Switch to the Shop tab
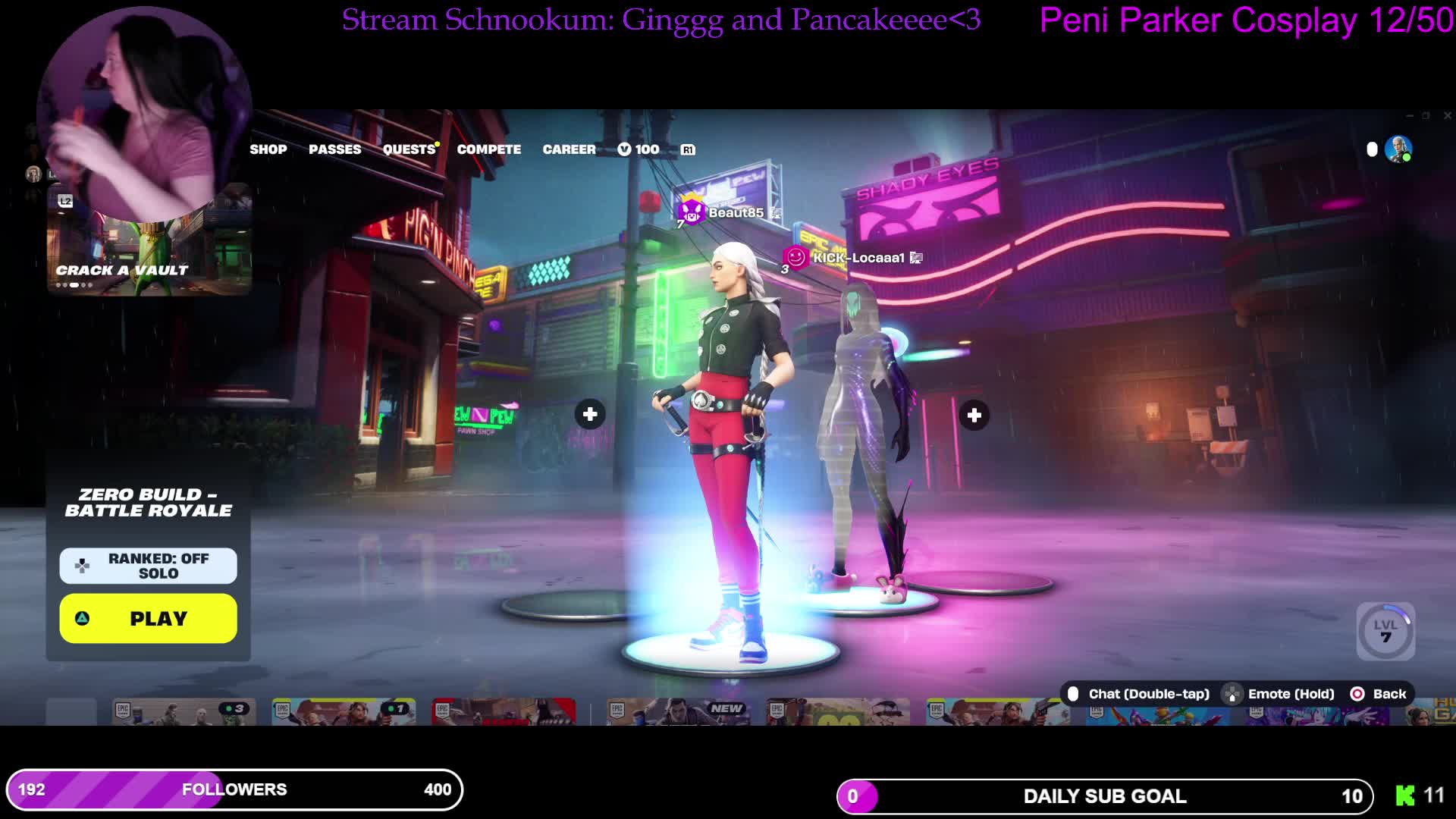This screenshot has width=1456, height=819. tap(268, 149)
